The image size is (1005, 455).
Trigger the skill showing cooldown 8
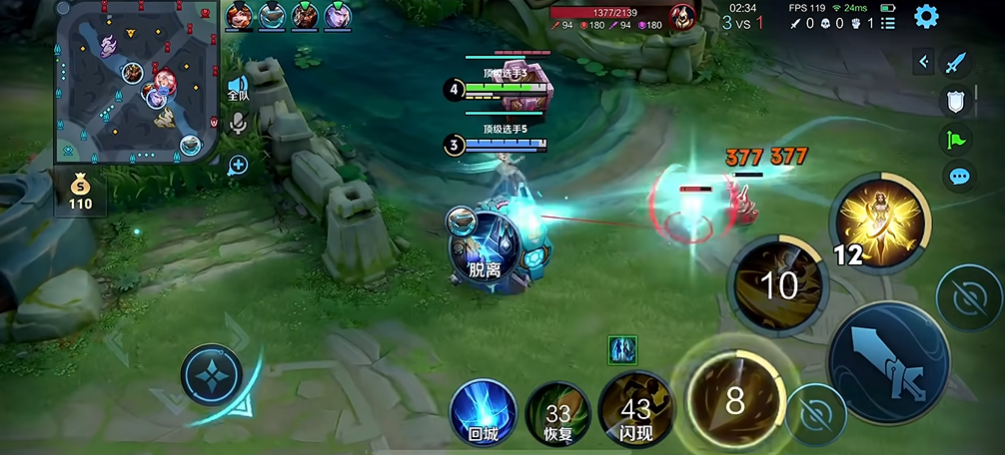(735, 401)
